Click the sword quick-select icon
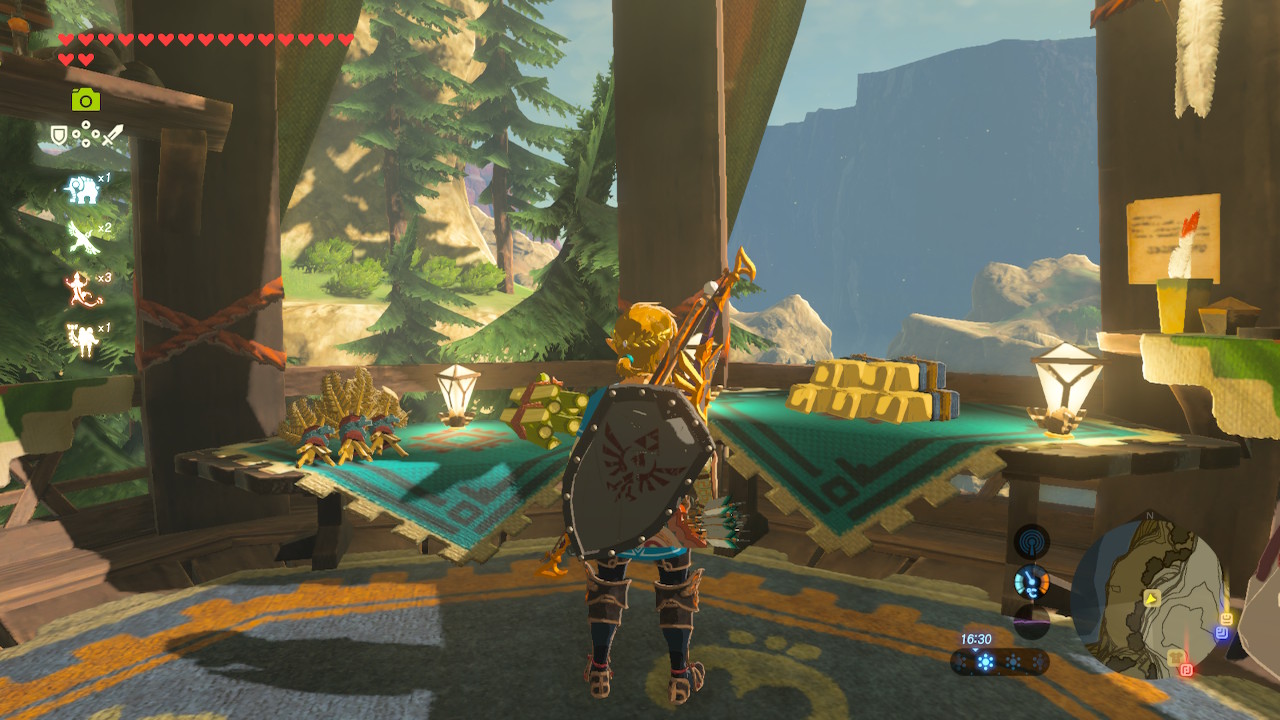This screenshot has height=720, width=1280. click(112, 135)
